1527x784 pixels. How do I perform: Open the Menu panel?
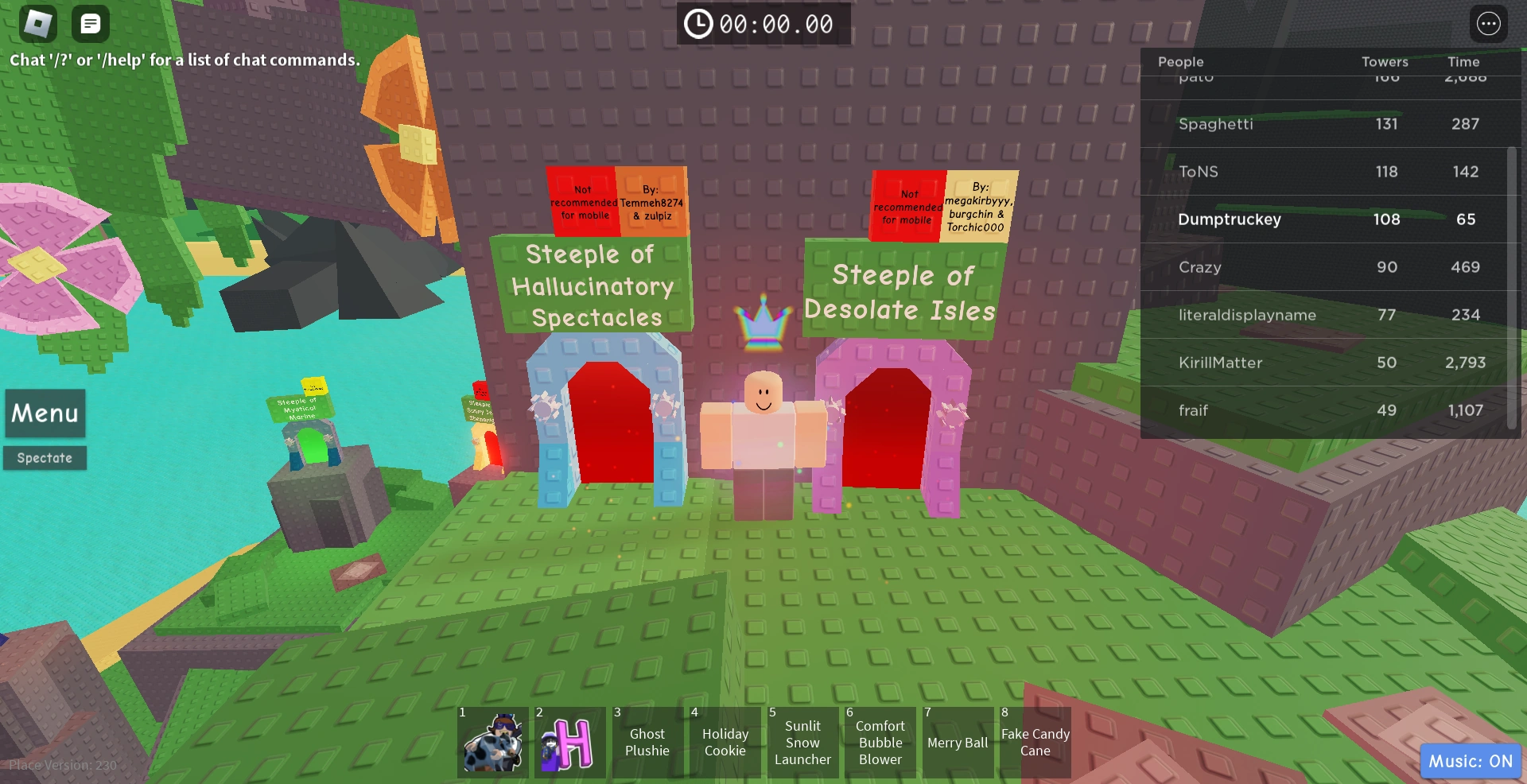pos(45,413)
